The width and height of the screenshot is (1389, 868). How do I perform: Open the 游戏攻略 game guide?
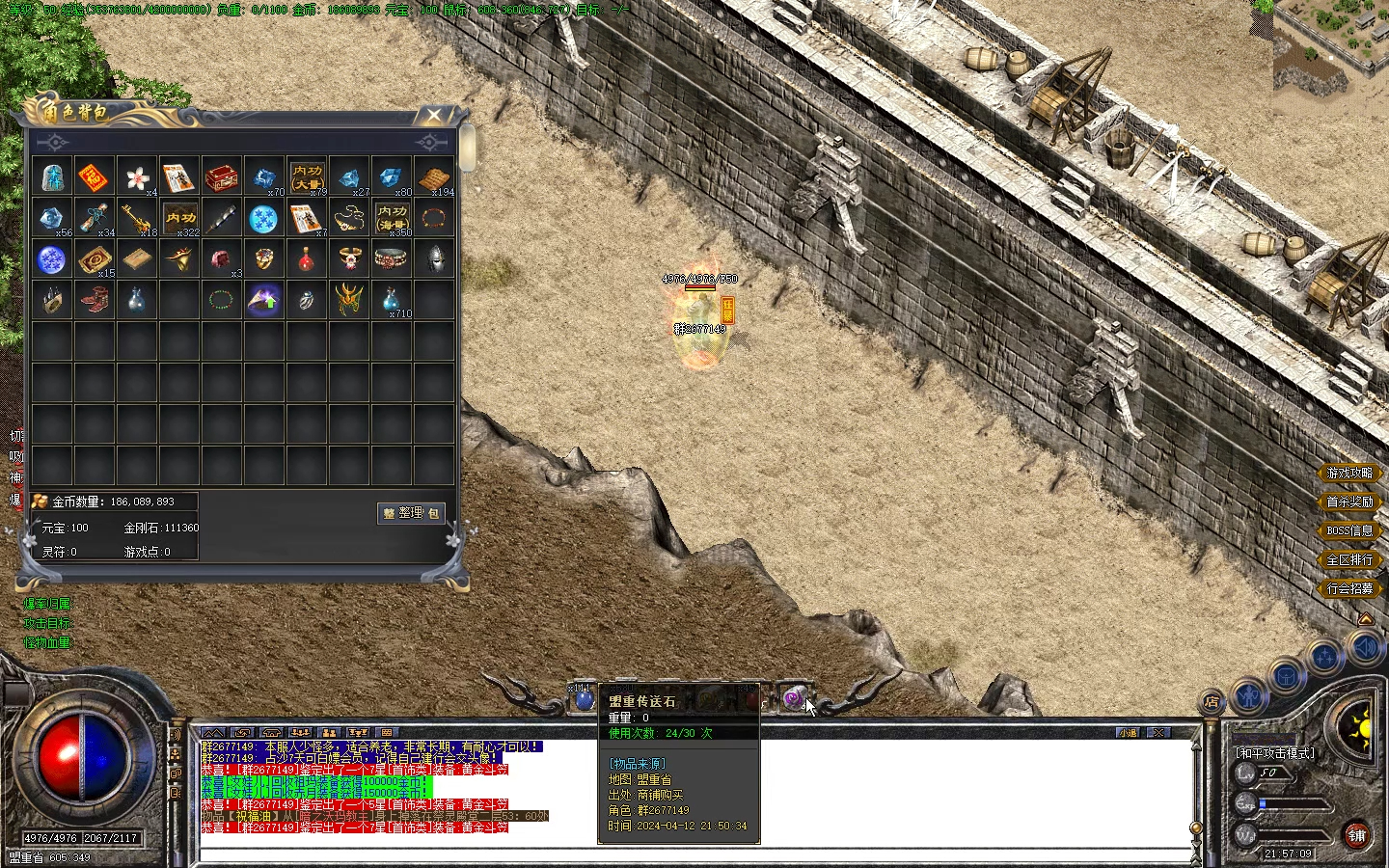(x=1348, y=474)
